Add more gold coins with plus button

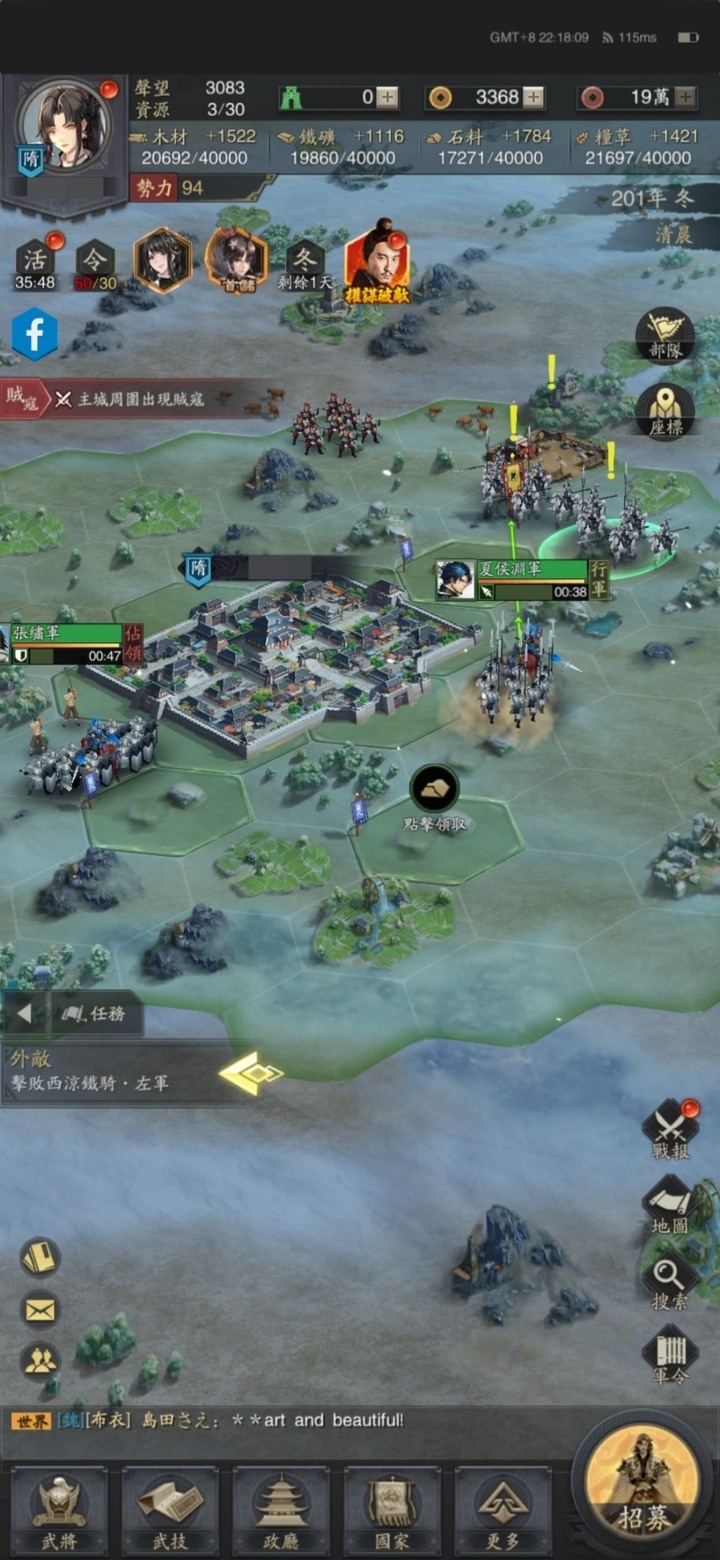535,97
